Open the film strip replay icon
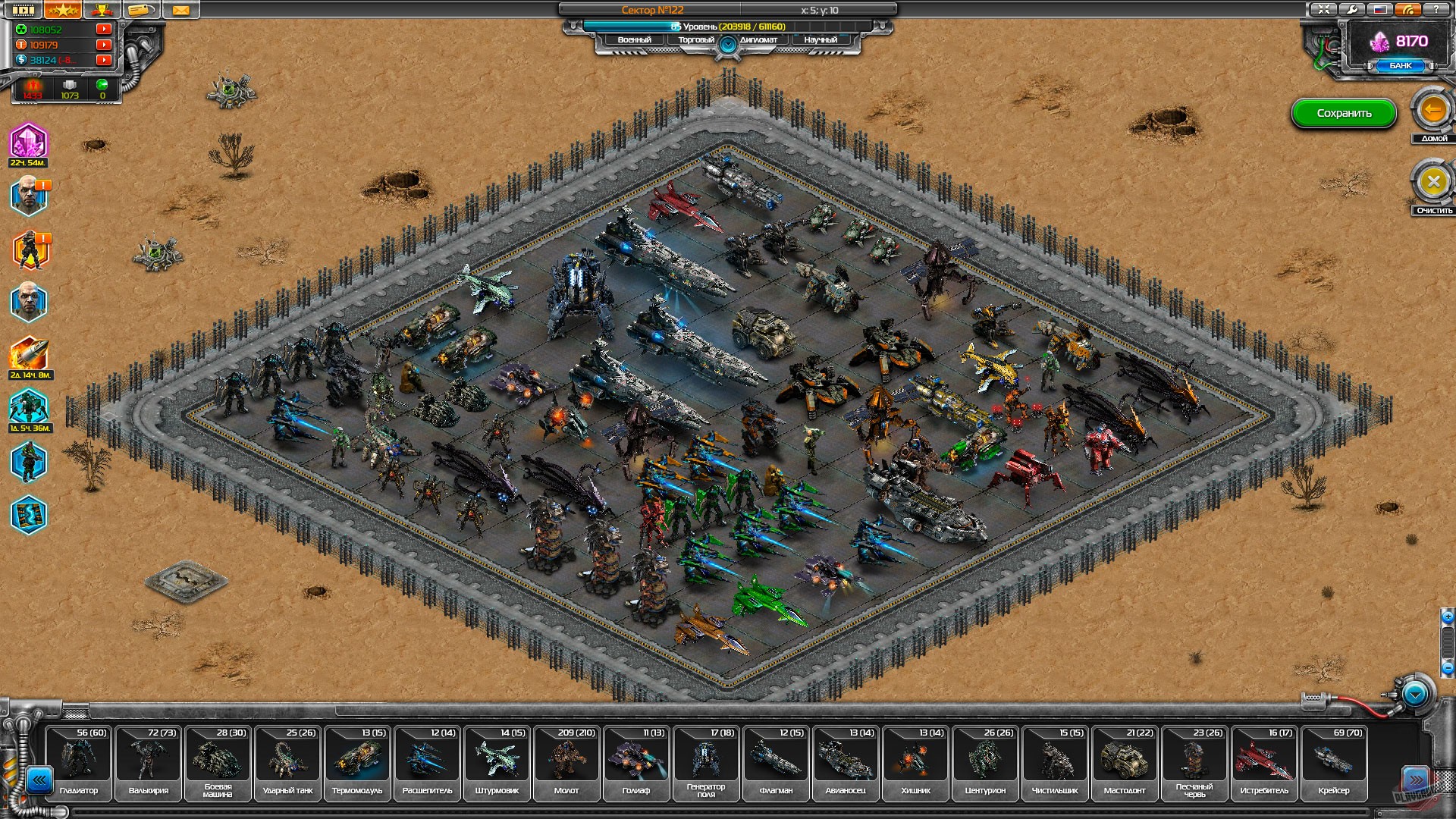This screenshot has height=819, width=1456. (23, 10)
